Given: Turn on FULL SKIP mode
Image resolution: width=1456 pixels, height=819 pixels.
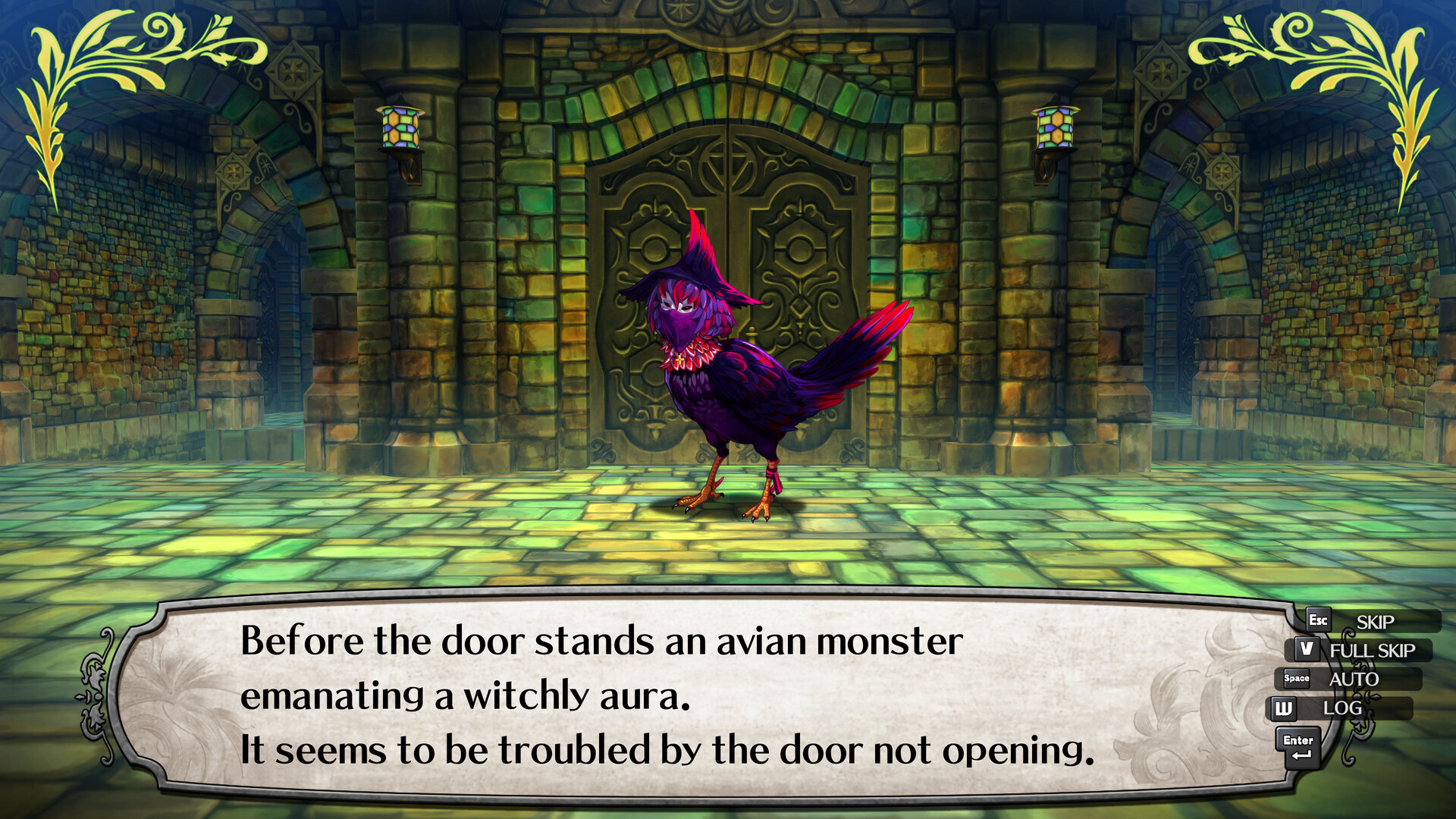Looking at the screenshot, I should tap(1373, 651).
